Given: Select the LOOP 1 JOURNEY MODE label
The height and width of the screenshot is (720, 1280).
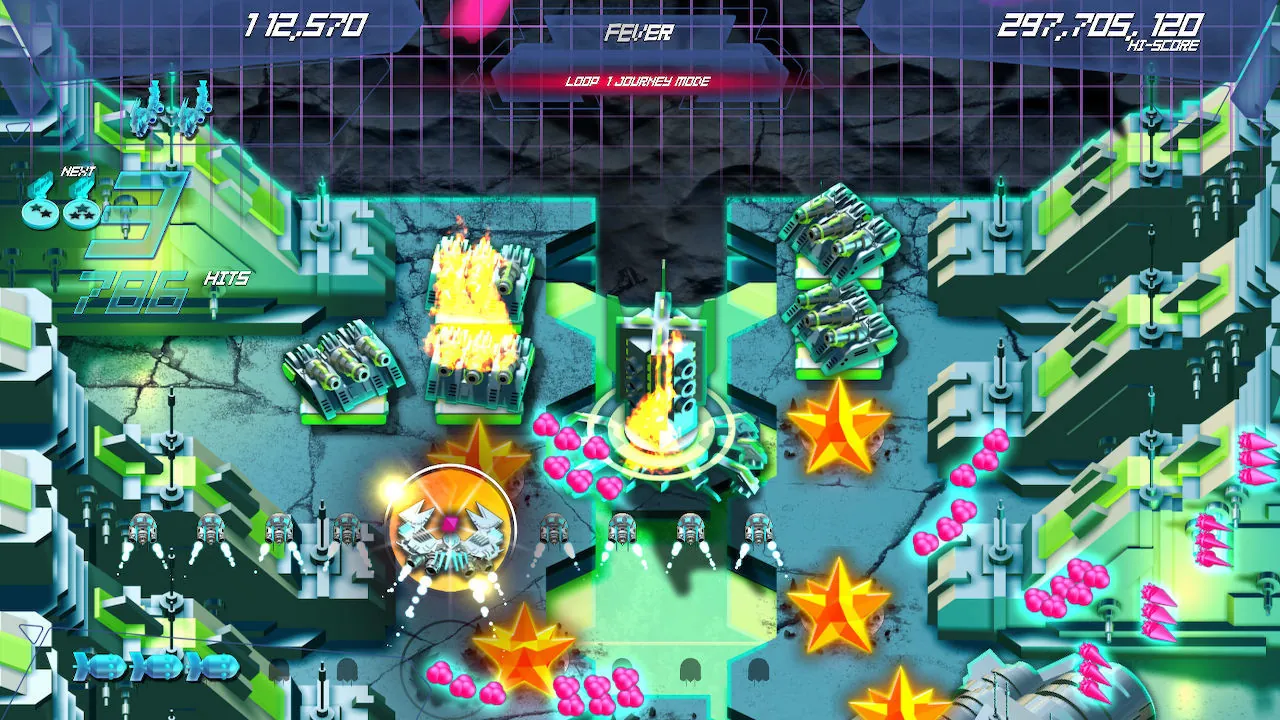Looking at the screenshot, I should pyautogui.click(x=640, y=82).
